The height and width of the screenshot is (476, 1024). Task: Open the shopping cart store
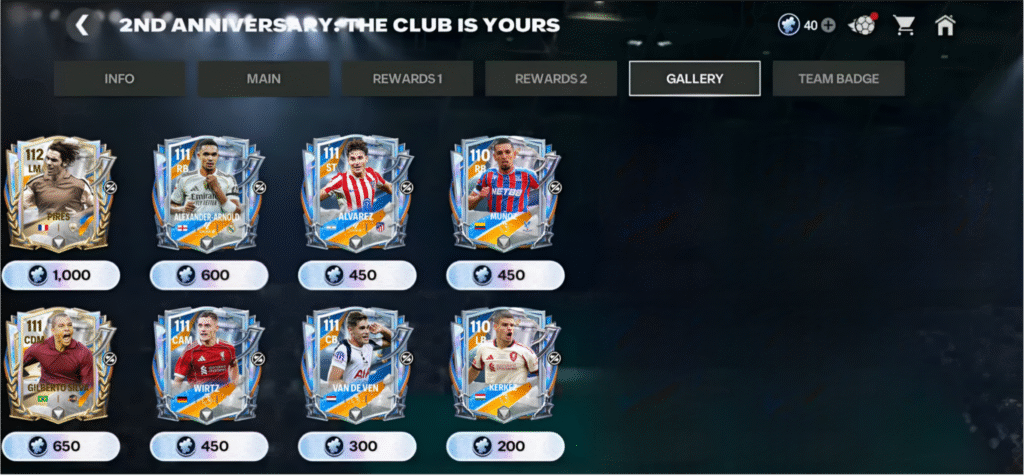(905, 25)
